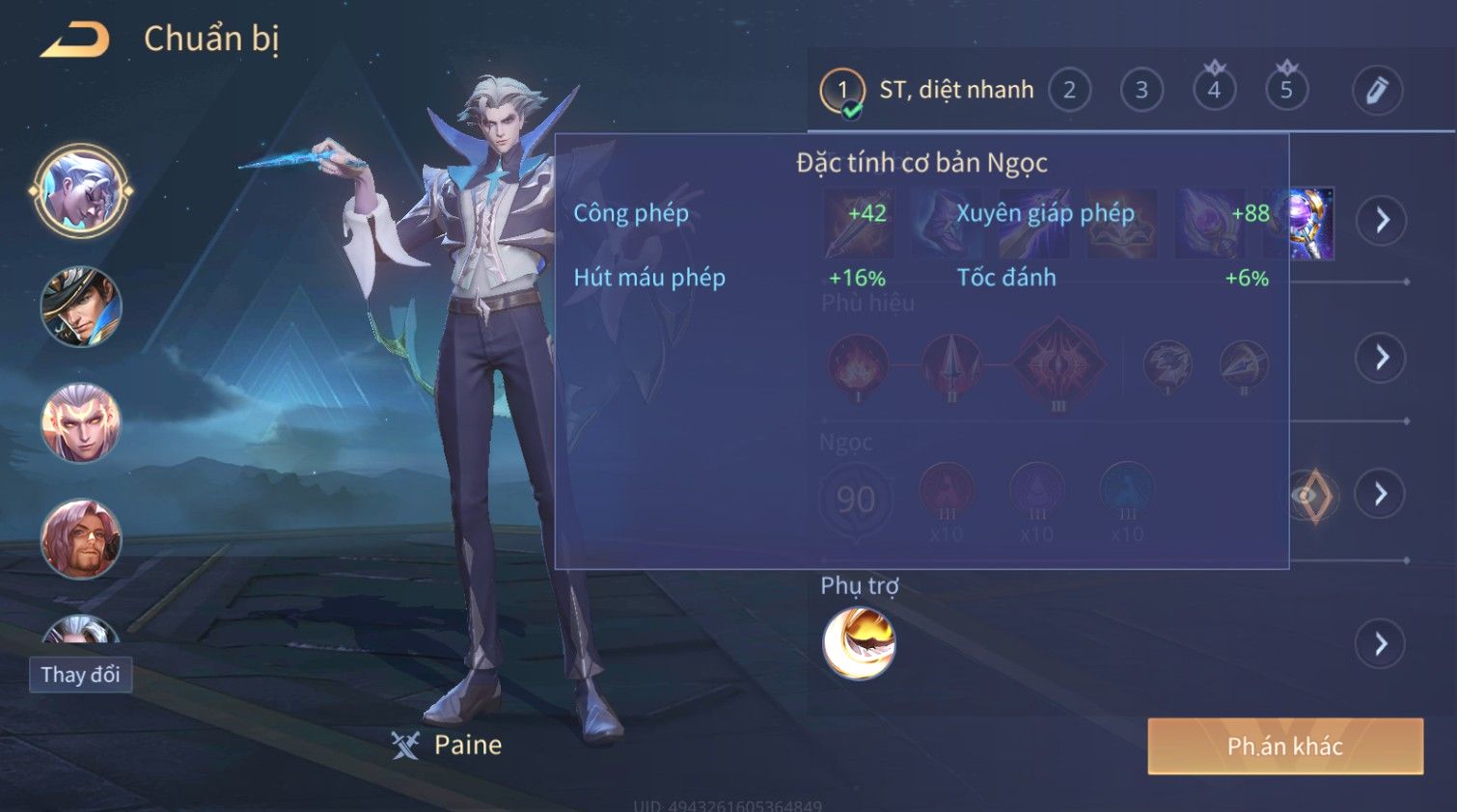
Task: Tap the orange diamond eye icon
Action: pos(1312,496)
